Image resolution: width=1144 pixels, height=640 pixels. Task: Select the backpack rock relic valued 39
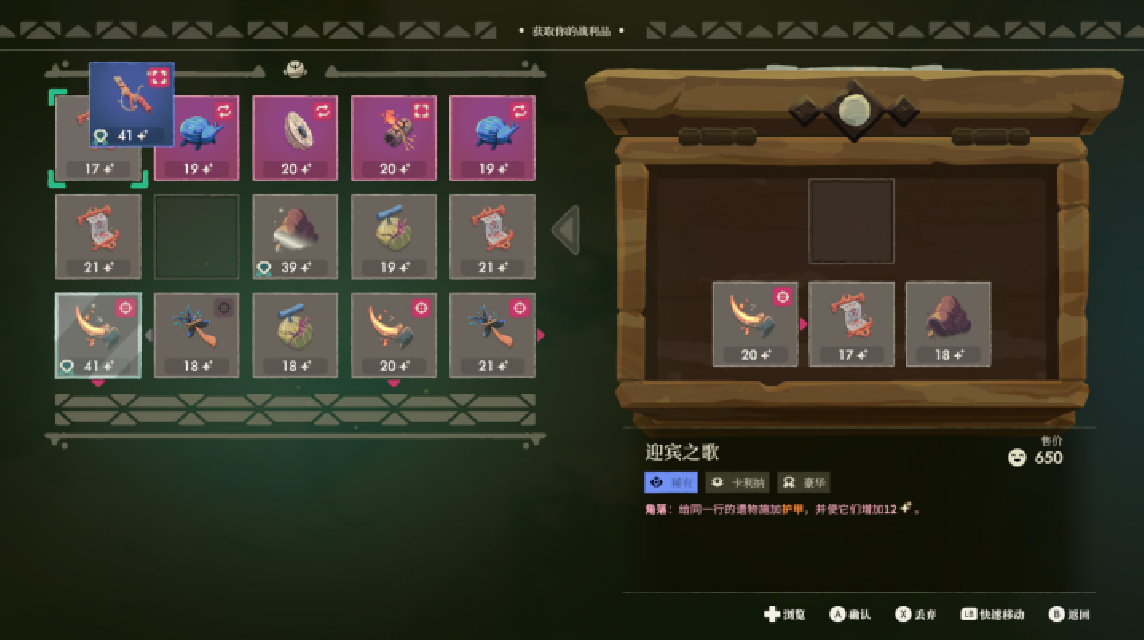pyautogui.click(x=295, y=236)
